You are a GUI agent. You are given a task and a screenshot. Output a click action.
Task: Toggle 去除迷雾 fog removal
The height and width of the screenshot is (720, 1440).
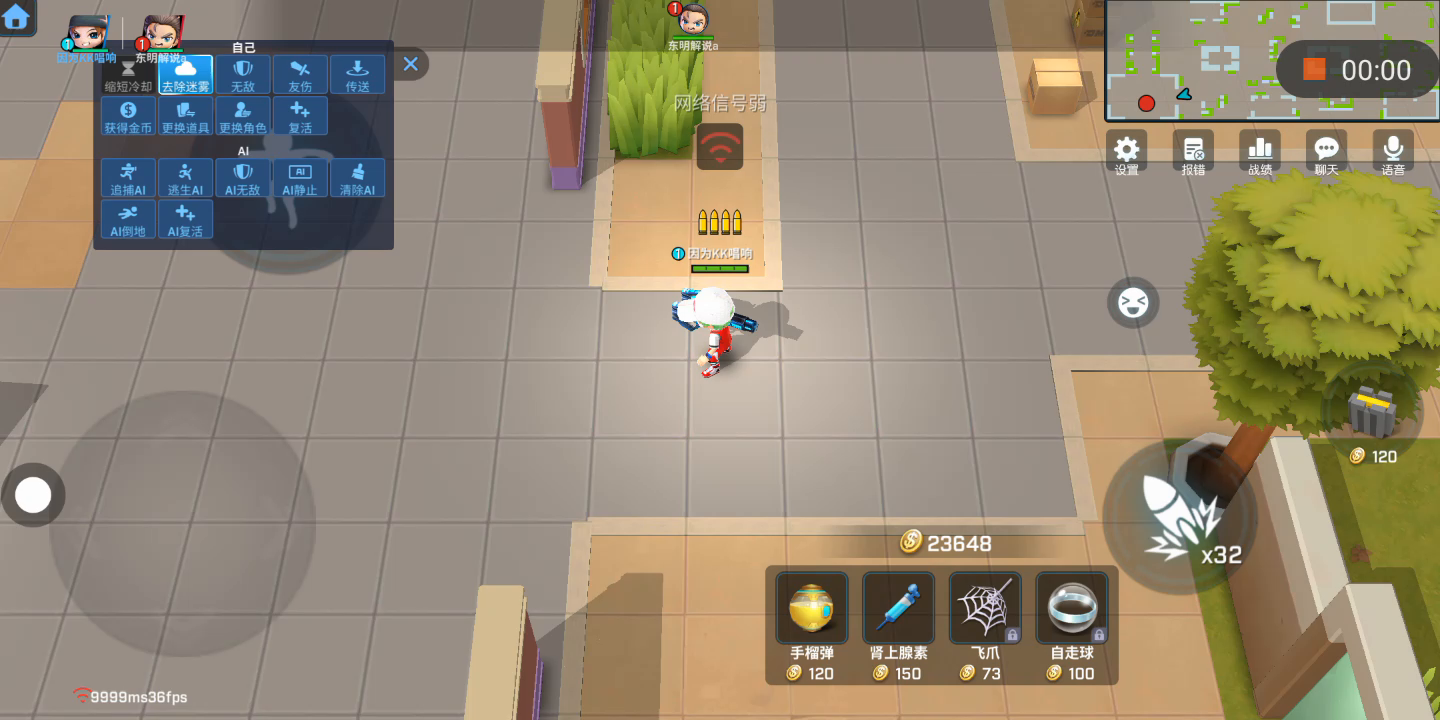(x=186, y=75)
